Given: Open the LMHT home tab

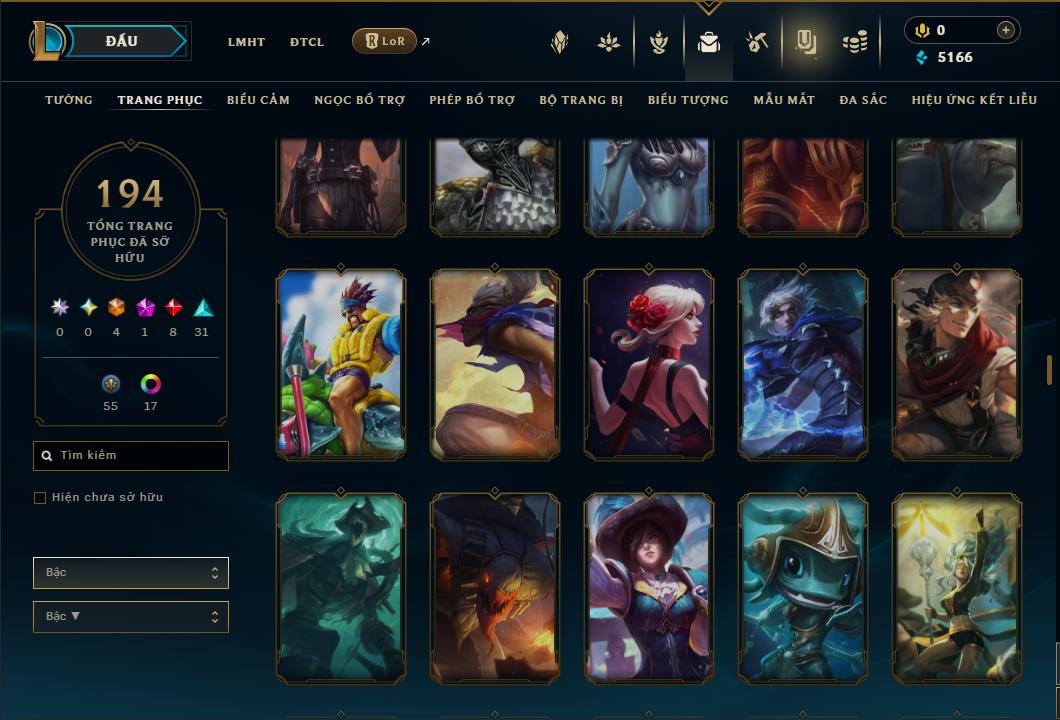Looking at the screenshot, I should coord(246,42).
